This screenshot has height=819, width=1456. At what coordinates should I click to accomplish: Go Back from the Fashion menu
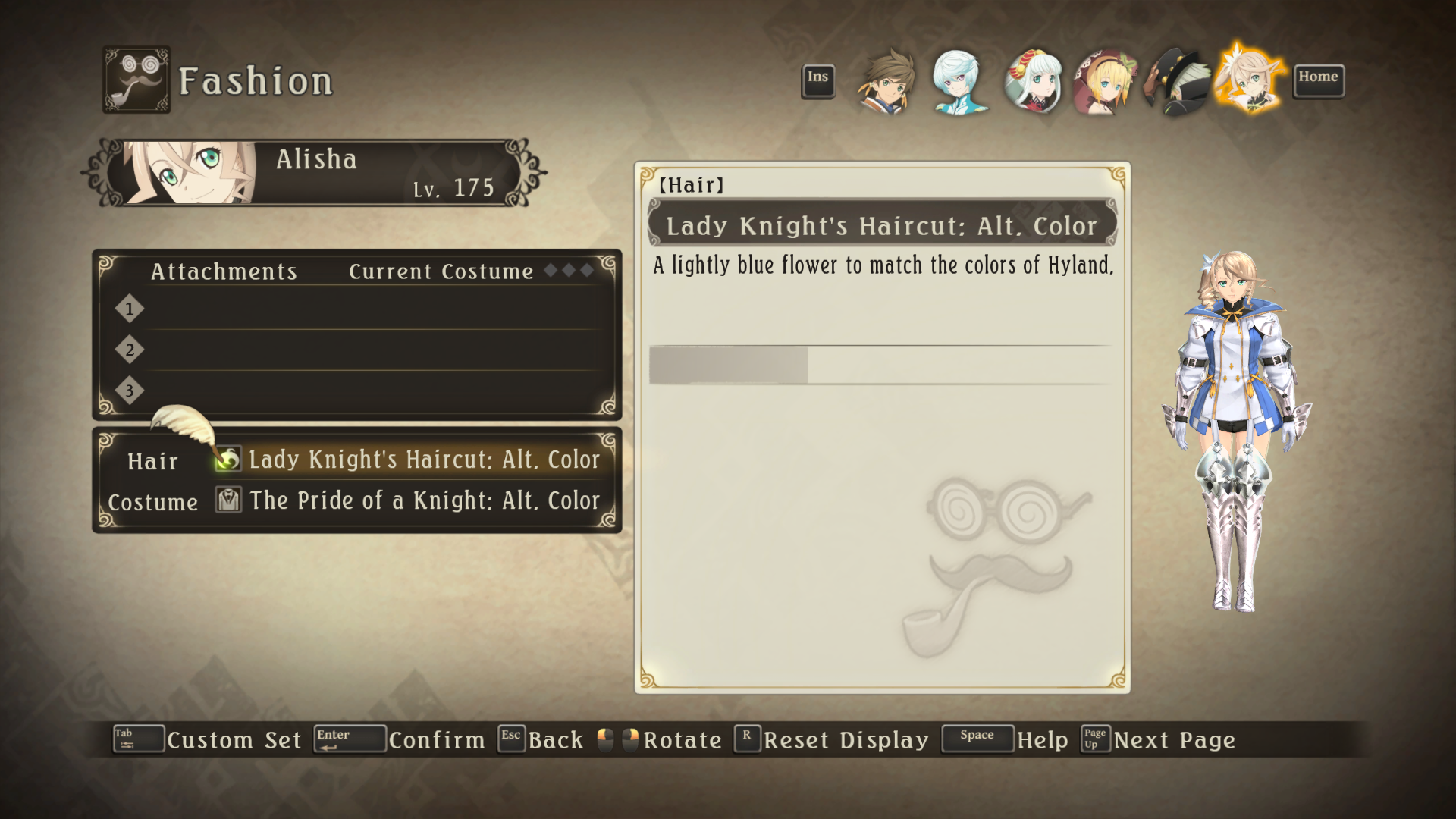point(555,740)
